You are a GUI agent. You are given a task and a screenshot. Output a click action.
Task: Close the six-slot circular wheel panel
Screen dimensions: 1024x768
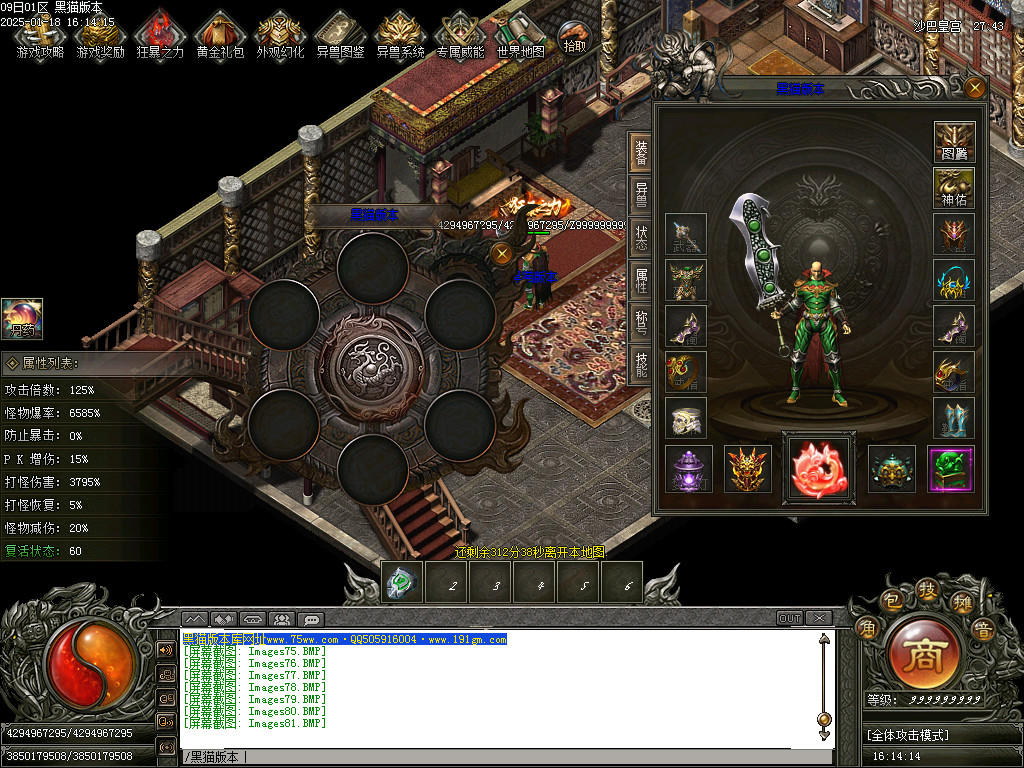coord(502,254)
